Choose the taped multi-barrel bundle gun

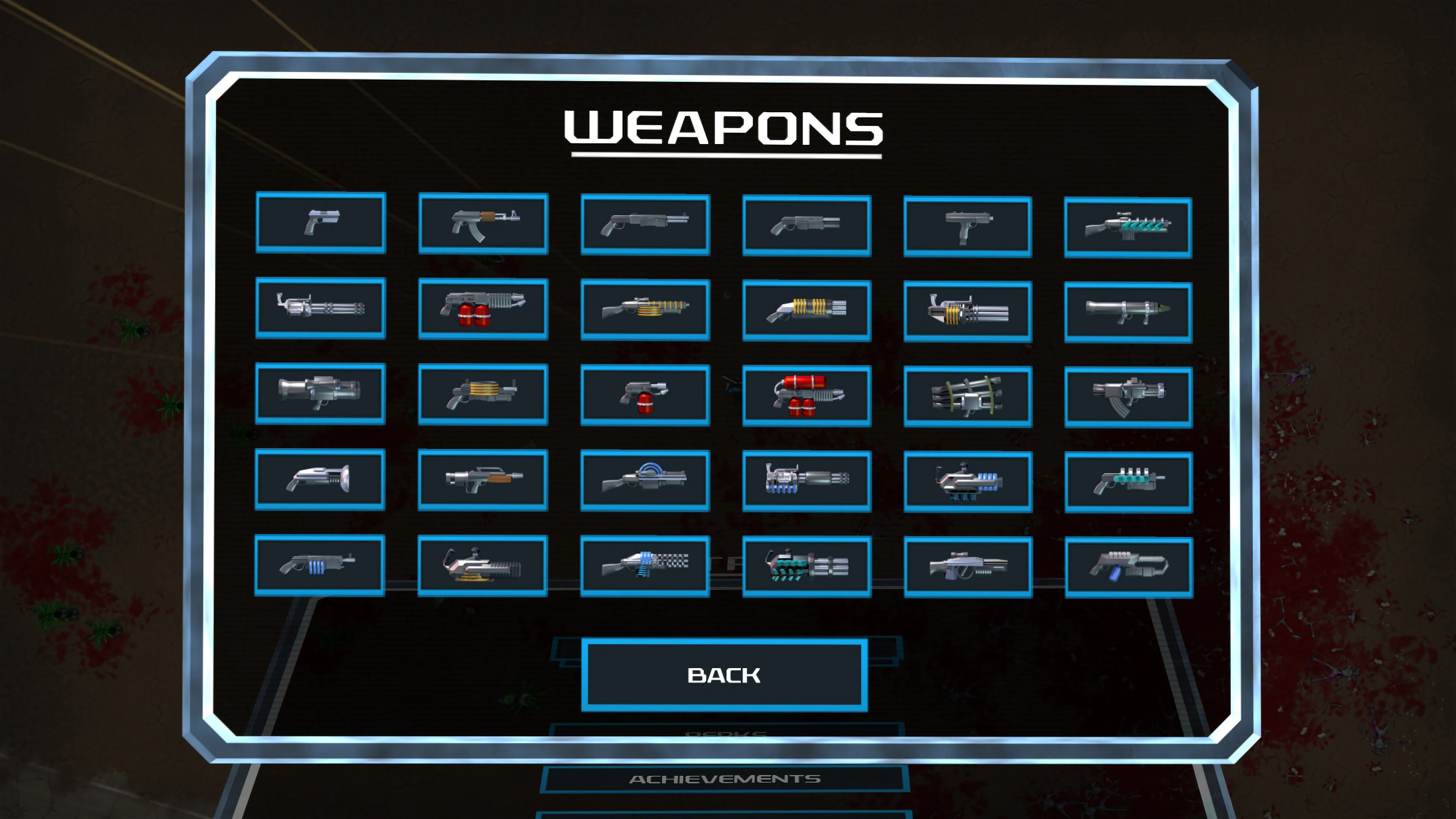[968, 394]
